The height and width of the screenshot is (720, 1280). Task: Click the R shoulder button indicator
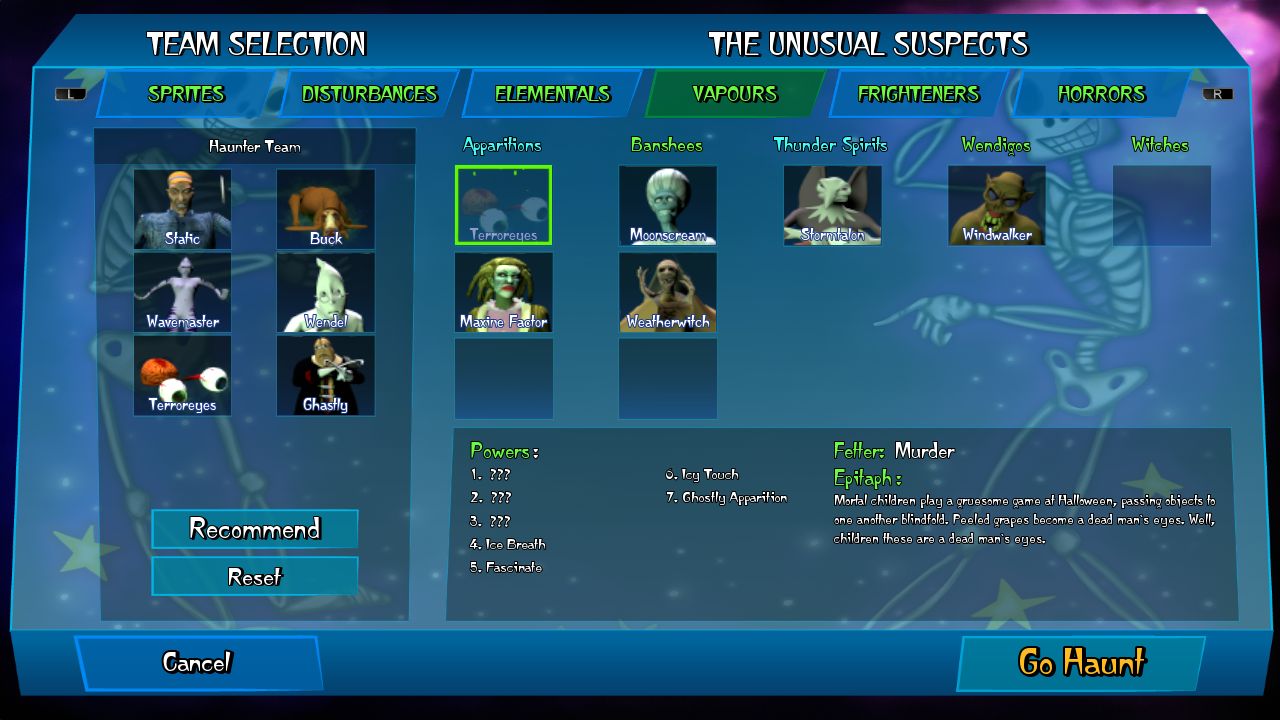tap(1218, 94)
